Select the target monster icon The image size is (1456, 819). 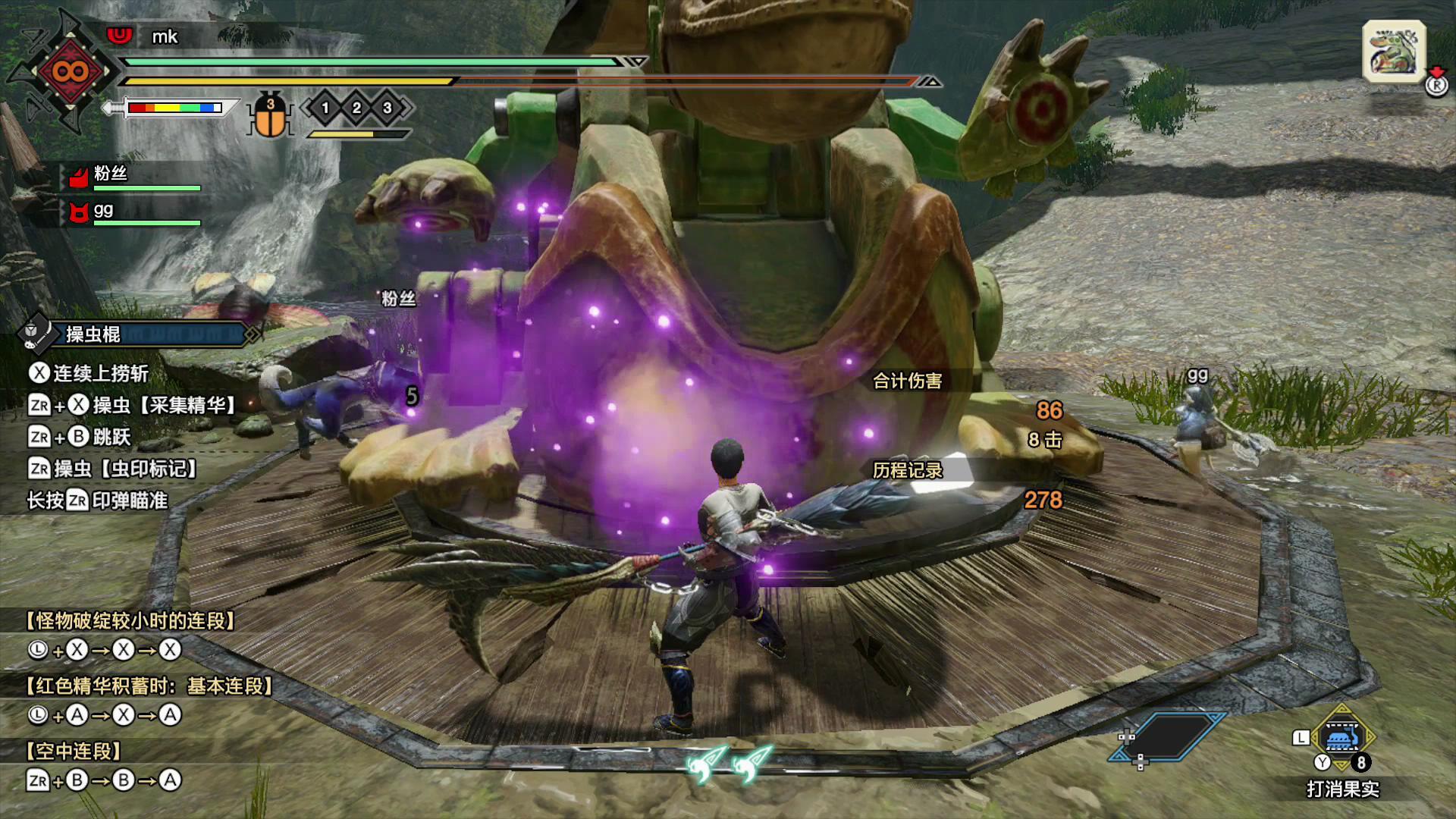tap(1394, 51)
